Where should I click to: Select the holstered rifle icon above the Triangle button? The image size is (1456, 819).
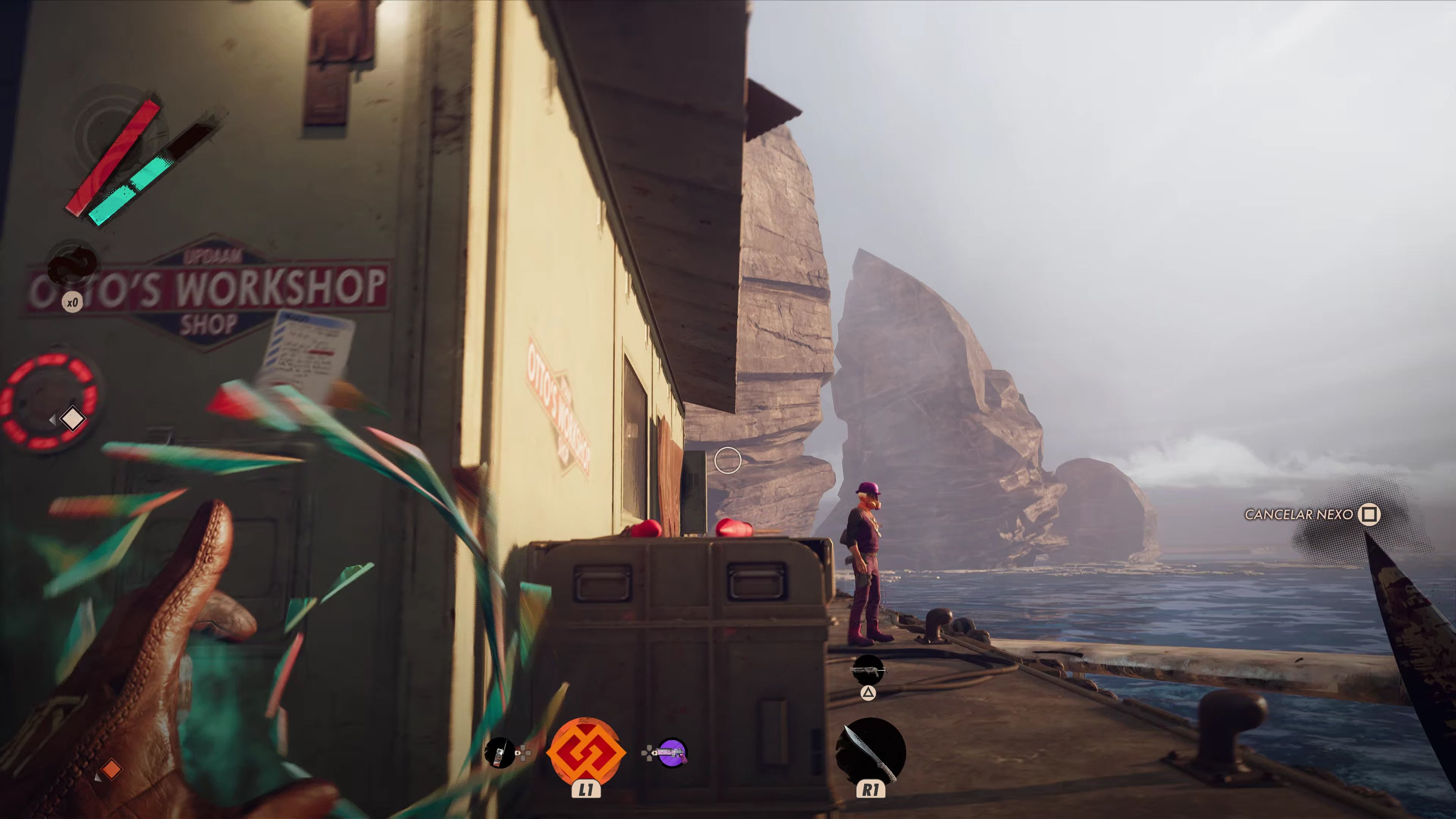tap(869, 670)
